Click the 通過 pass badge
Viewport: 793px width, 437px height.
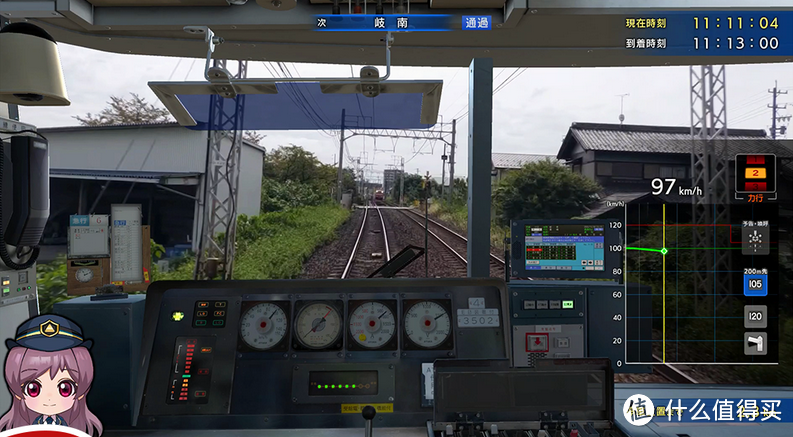[x=476, y=22]
